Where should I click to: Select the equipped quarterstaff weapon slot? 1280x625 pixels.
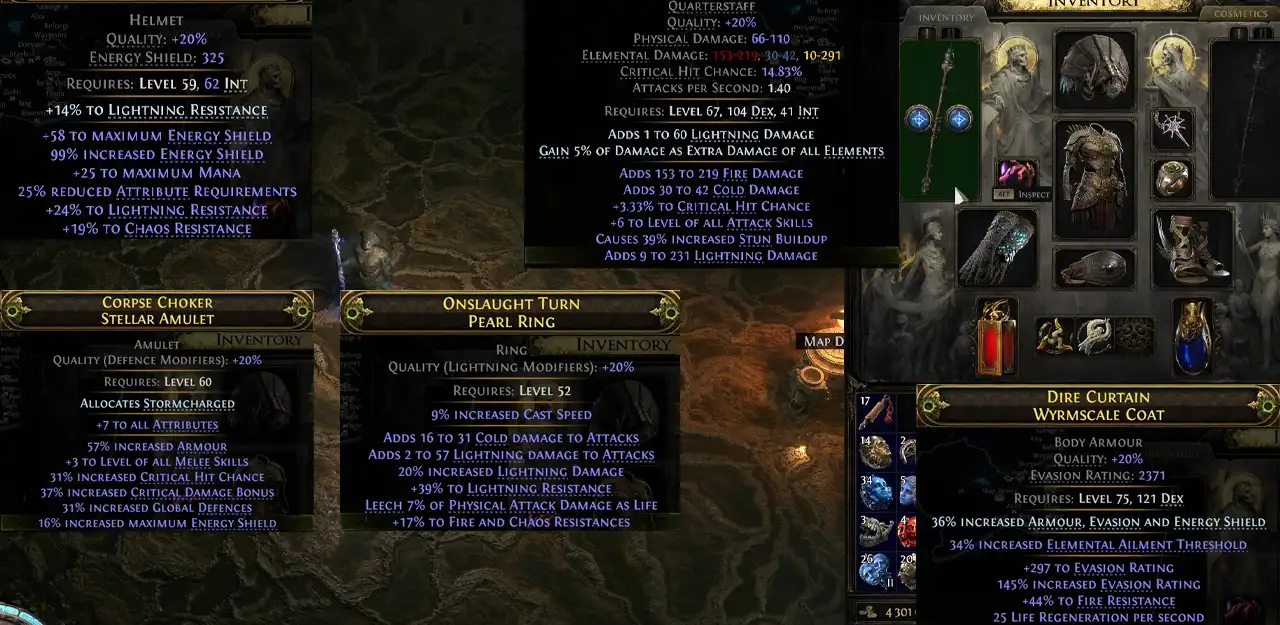tap(939, 120)
